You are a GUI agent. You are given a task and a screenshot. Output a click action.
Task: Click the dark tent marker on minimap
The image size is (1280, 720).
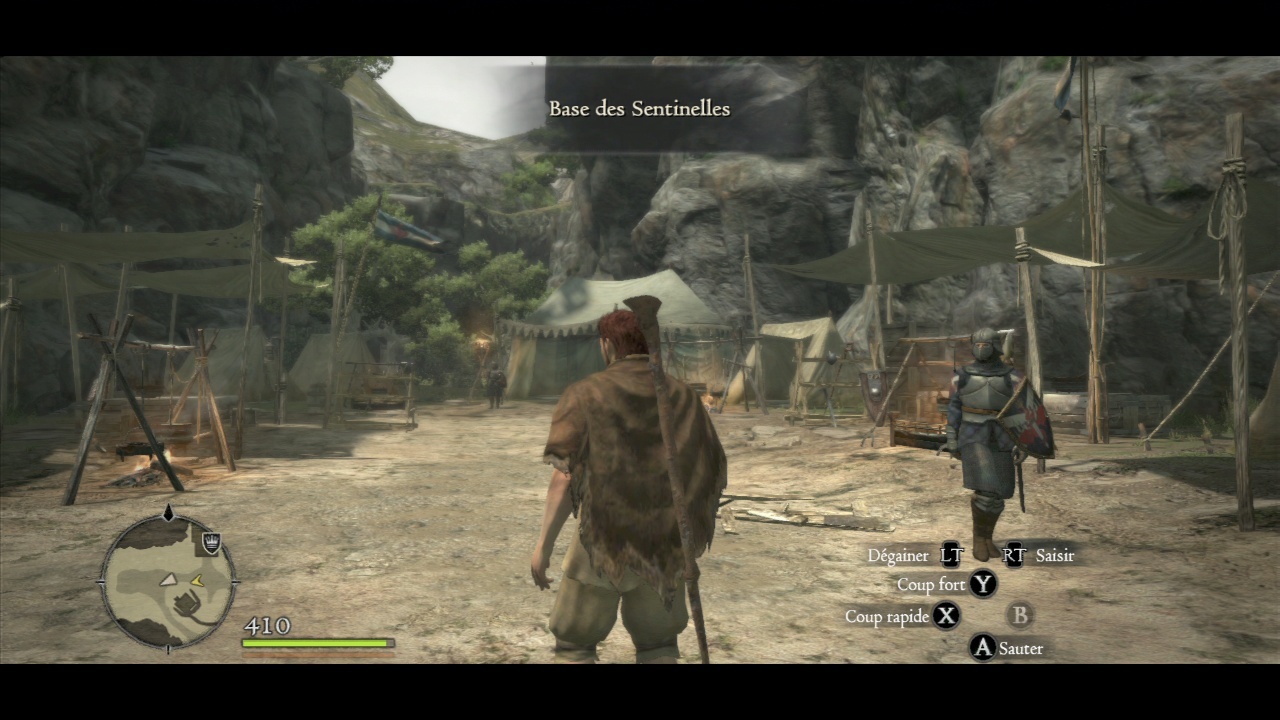pyautogui.click(x=185, y=604)
